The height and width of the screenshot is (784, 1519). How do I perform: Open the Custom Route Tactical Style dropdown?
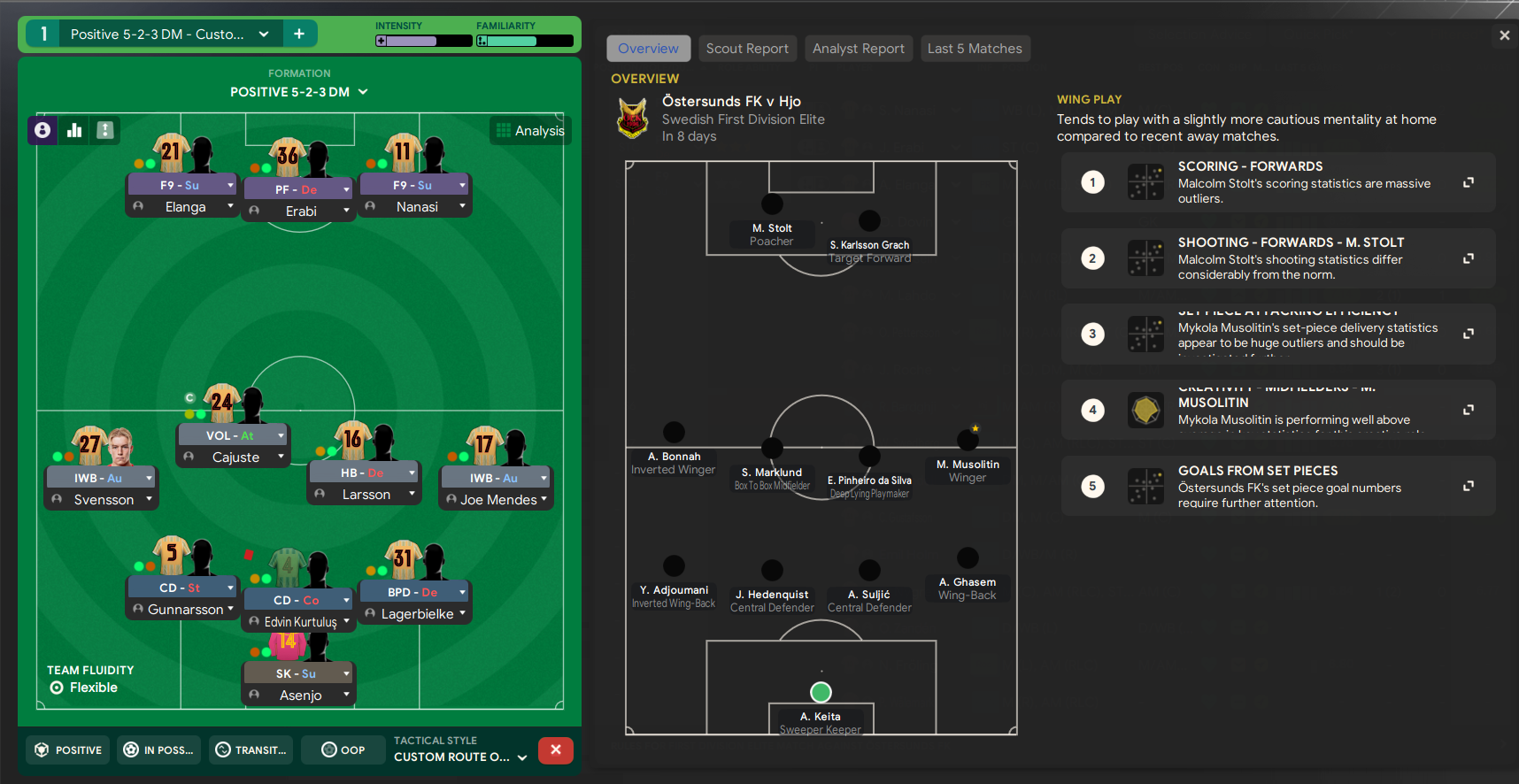(523, 757)
